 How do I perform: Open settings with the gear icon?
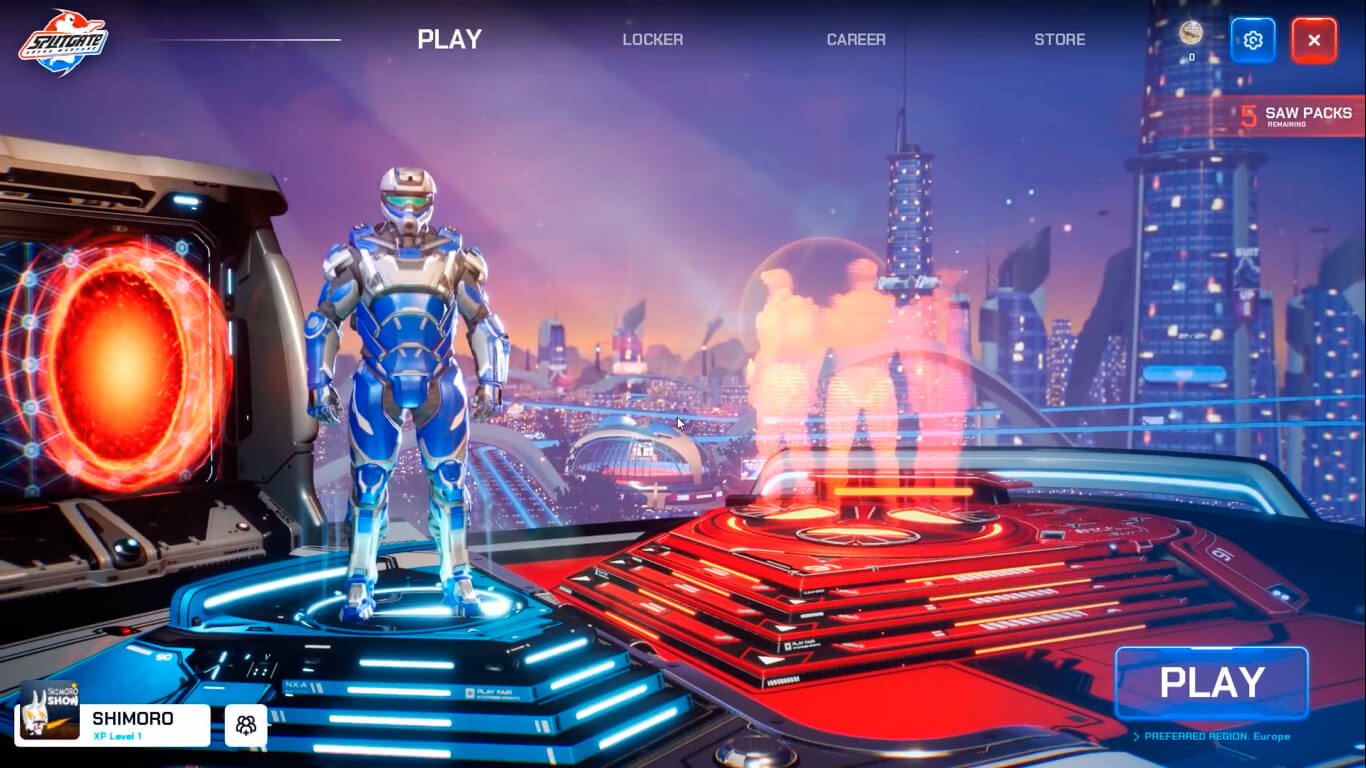point(1252,41)
